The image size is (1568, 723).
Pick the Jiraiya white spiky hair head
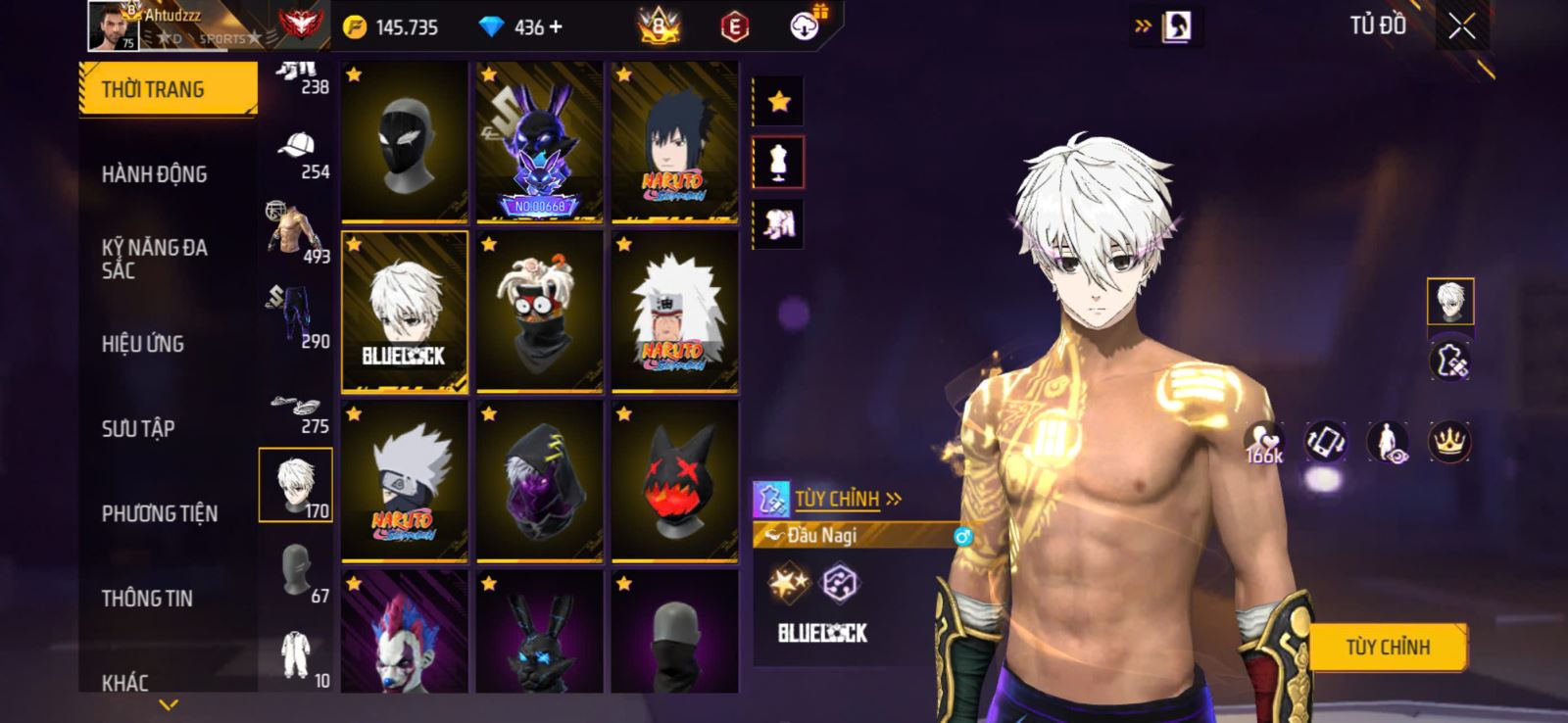coord(674,312)
